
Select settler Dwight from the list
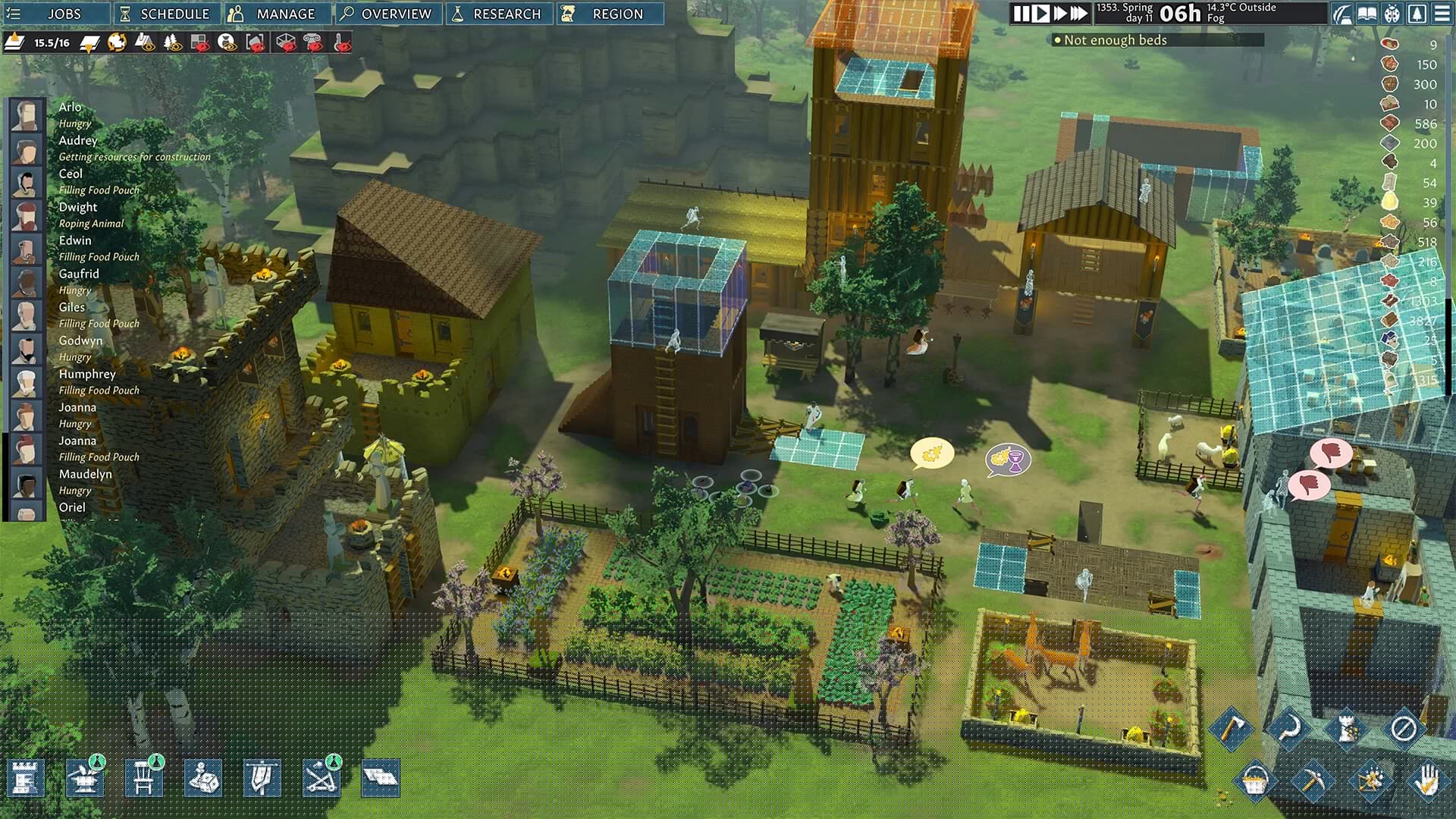tap(77, 207)
